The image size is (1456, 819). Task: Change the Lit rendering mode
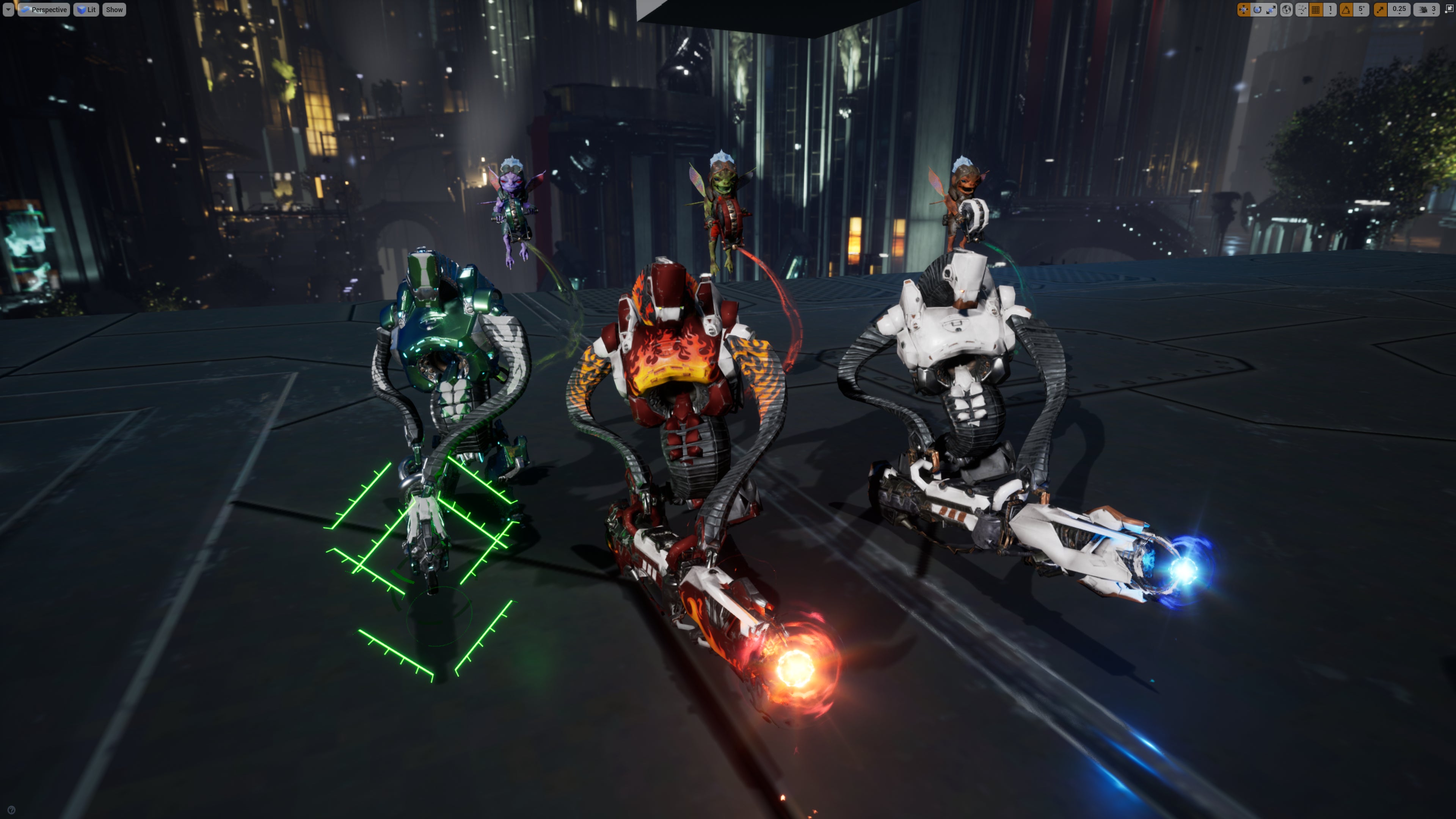coord(86,9)
